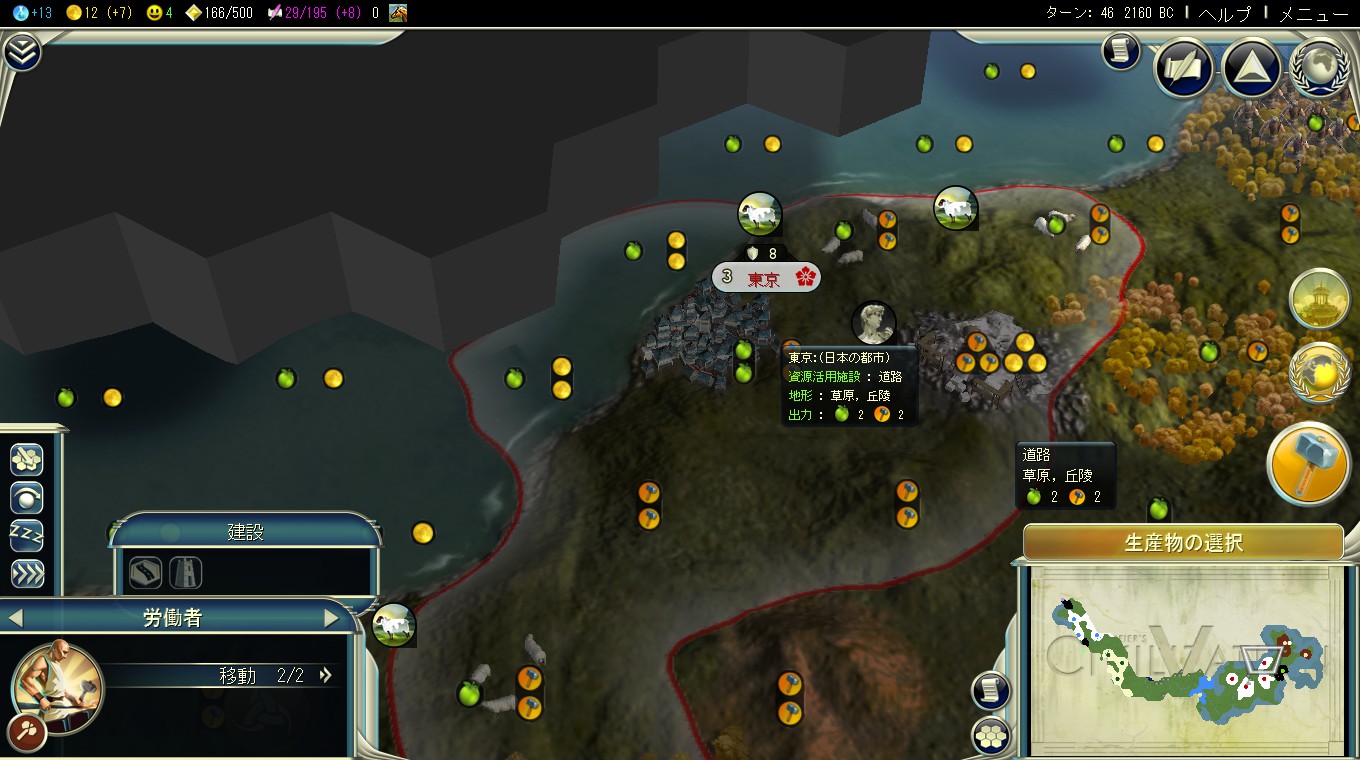Open the scroll log beside the policies icon
The width and height of the screenshot is (1360, 760).
click(1121, 51)
